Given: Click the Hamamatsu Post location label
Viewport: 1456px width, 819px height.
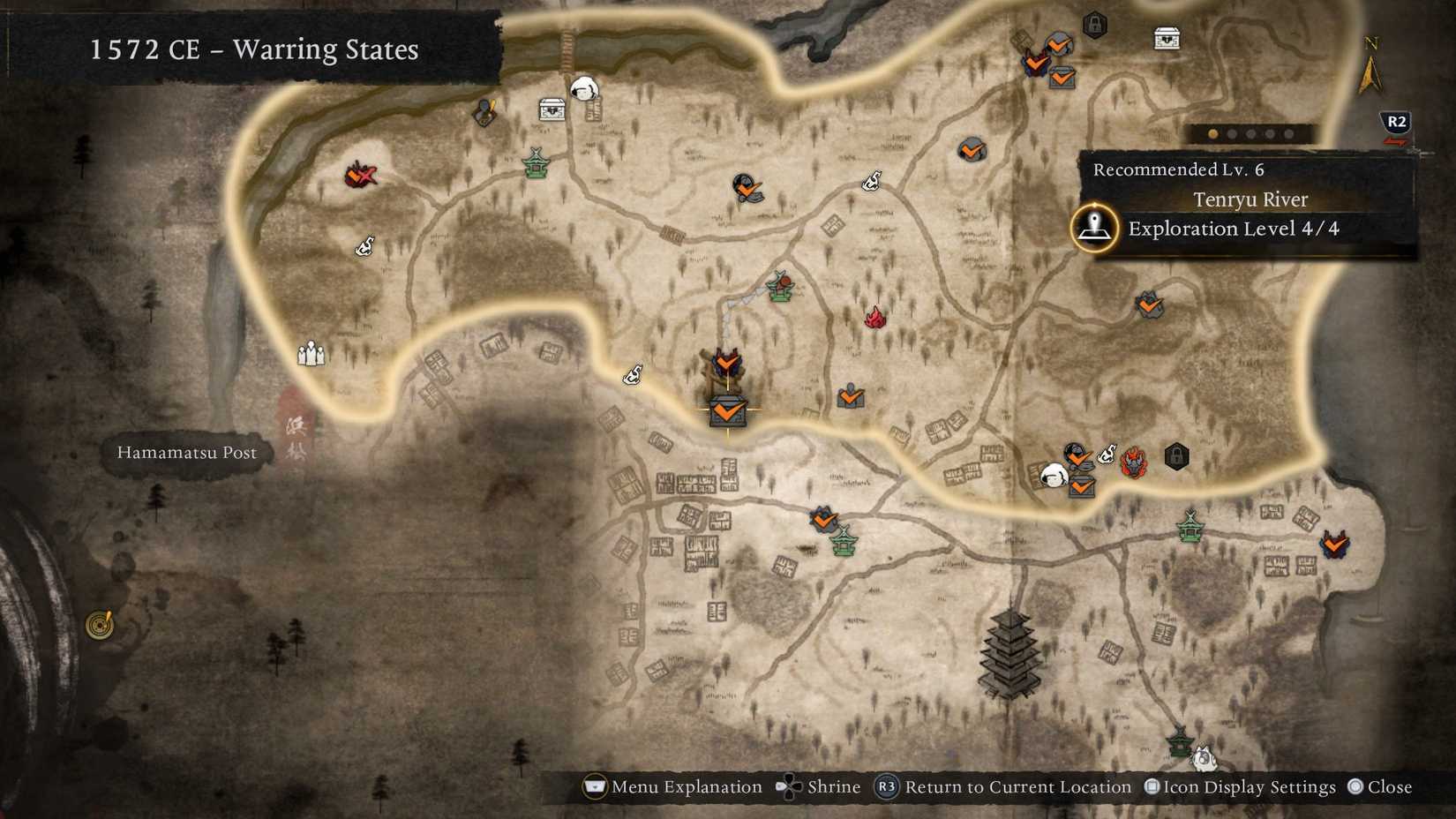Looking at the screenshot, I should [x=185, y=453].
